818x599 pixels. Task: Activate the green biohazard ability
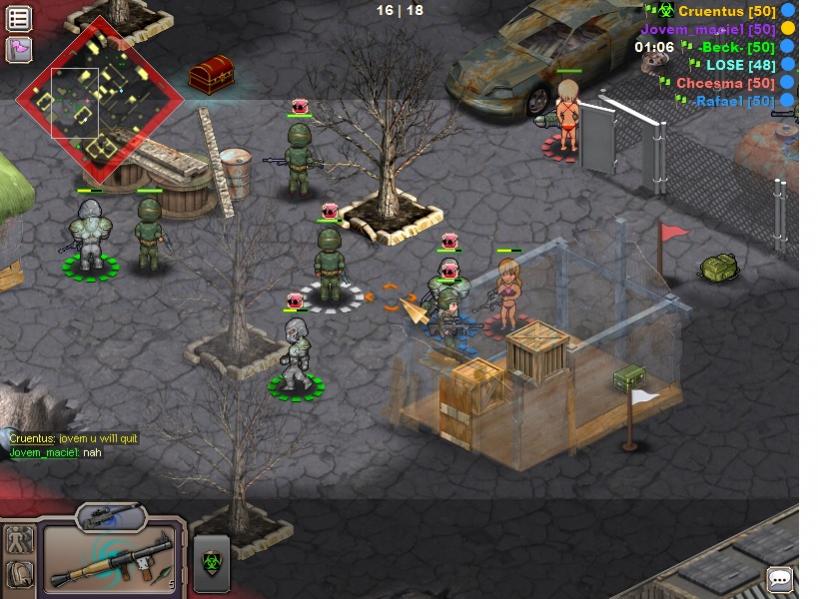coord(211,563)
